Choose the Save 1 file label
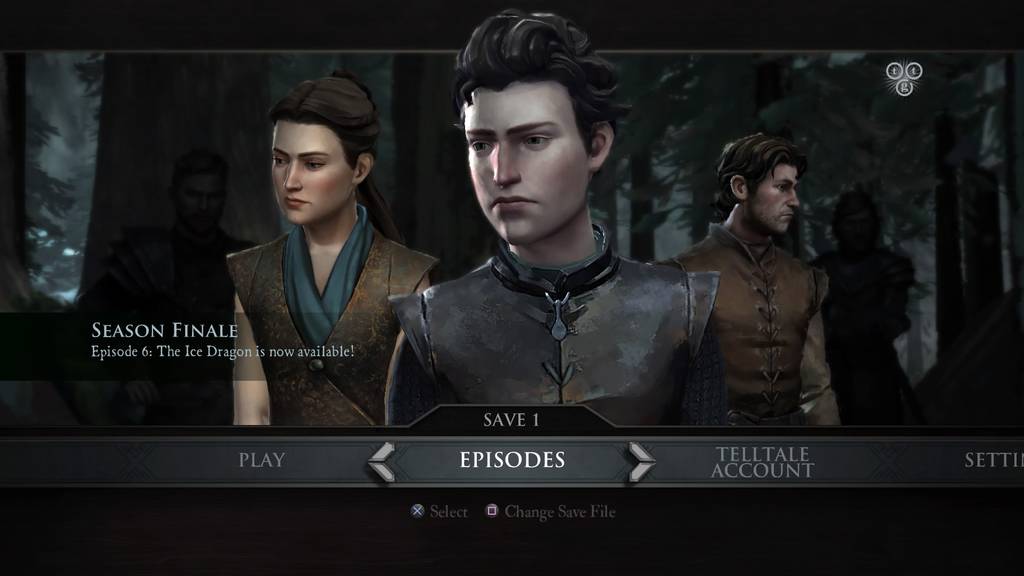The height and width of the screenshot is (576, 1024). click(511, 420)
